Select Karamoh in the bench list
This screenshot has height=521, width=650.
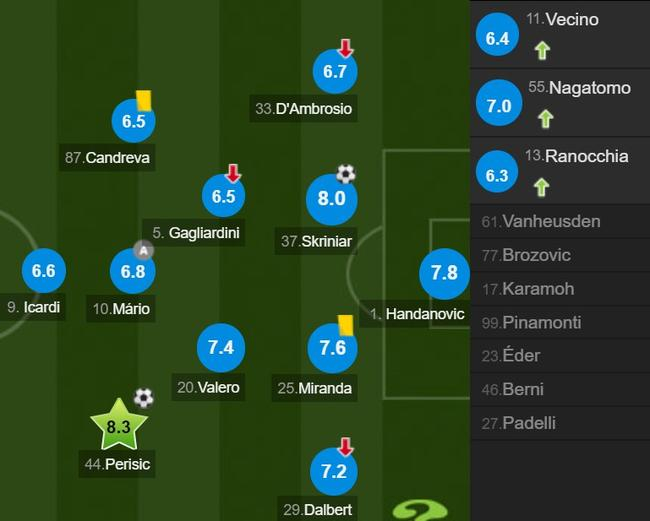[560, 289]
